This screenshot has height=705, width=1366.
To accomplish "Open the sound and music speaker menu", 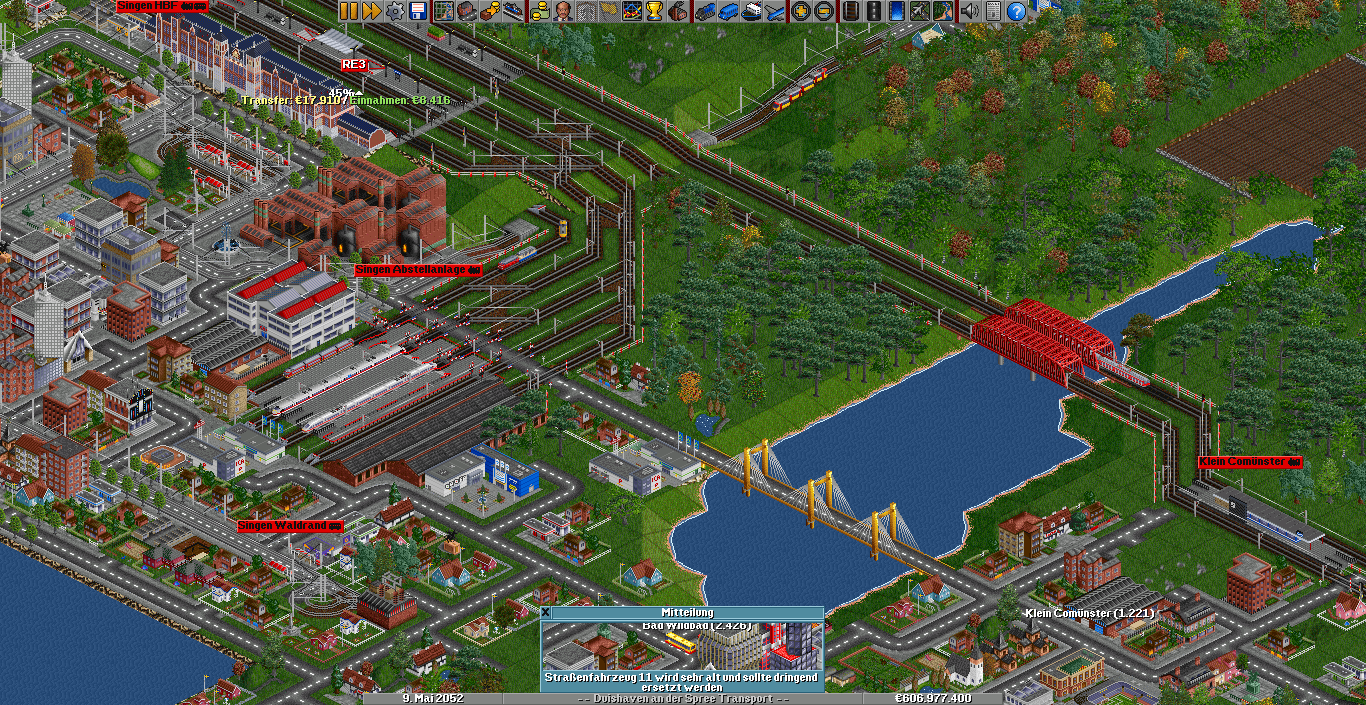I will coord(969,11).
